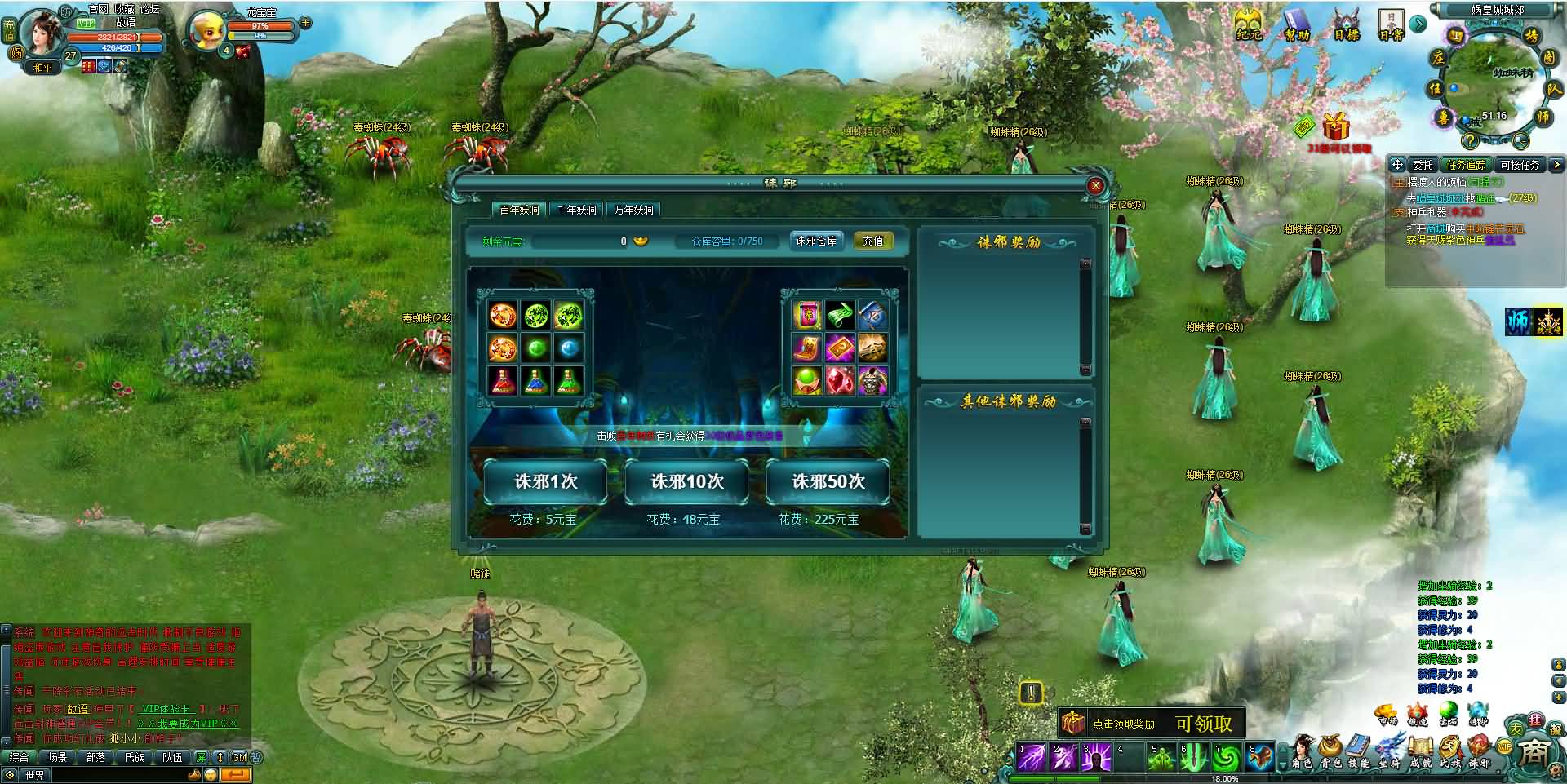Viewport: 1567px width, 784px height.
Task: Open the 日常 daily menu
Action: coord(1391,24)
